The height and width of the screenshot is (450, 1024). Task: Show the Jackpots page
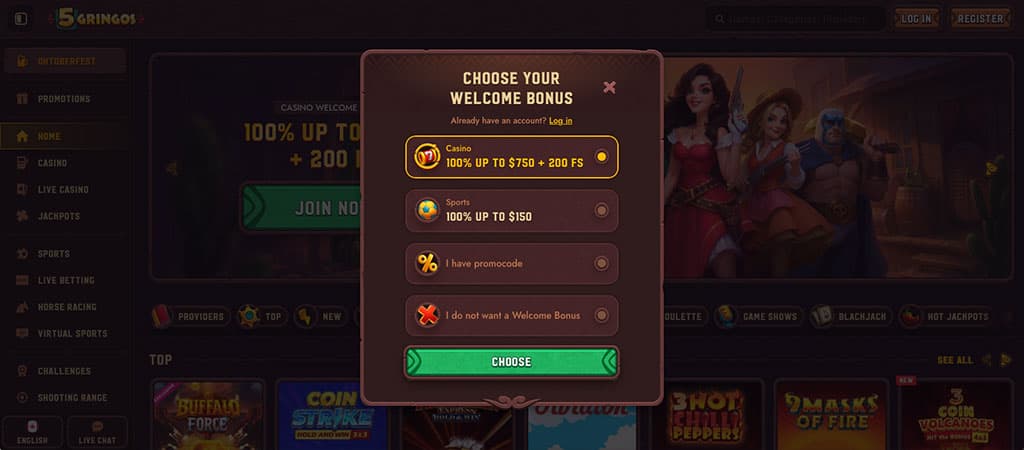[58, 216]
